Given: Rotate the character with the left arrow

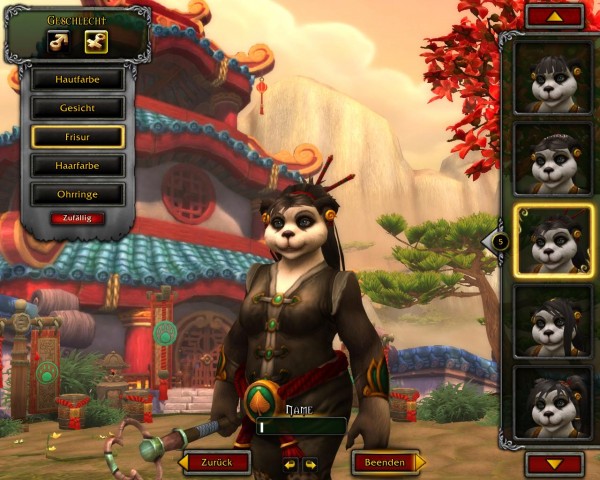Looking at the screenshot, I should [x=290, y=464].
